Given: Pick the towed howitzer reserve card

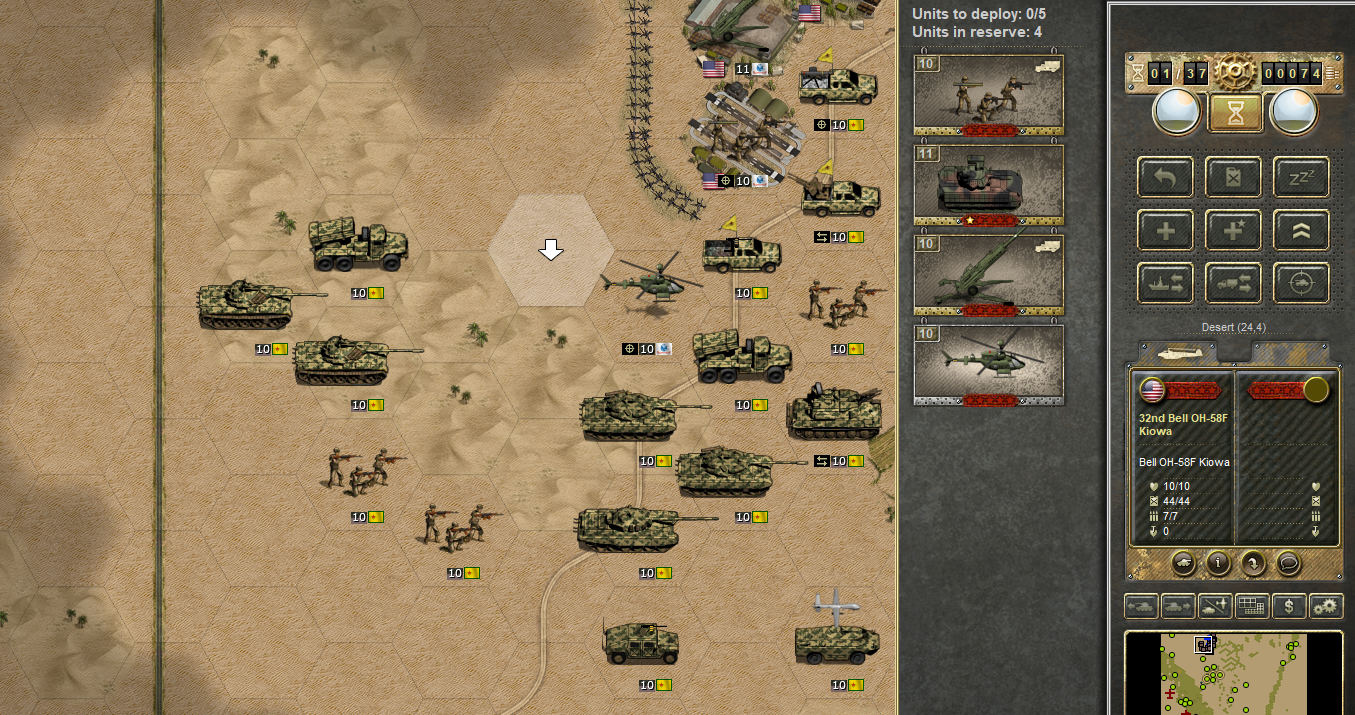Looking at the screenshot, I should point(988,275).
